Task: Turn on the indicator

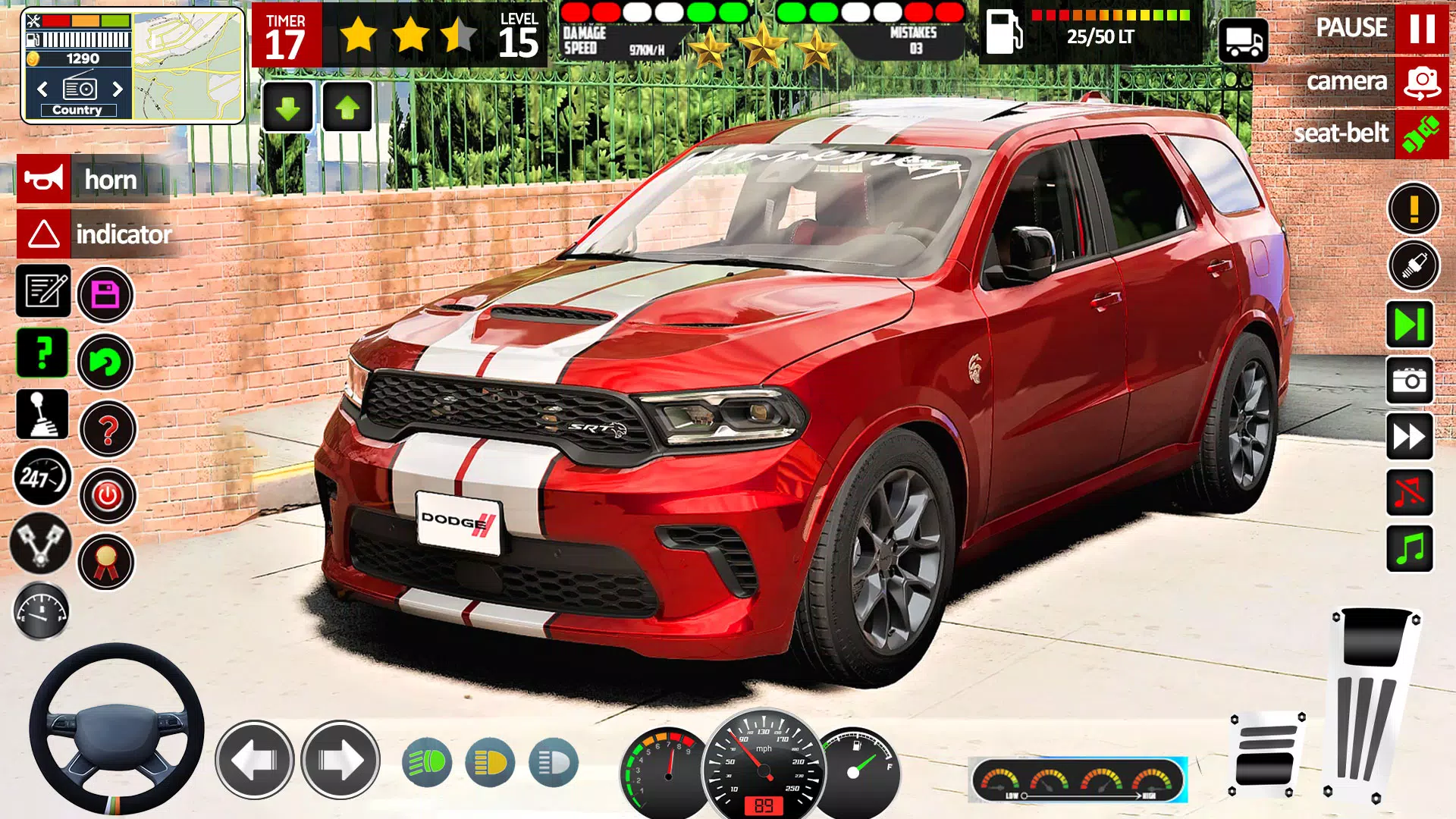Action: pos(44,234)
